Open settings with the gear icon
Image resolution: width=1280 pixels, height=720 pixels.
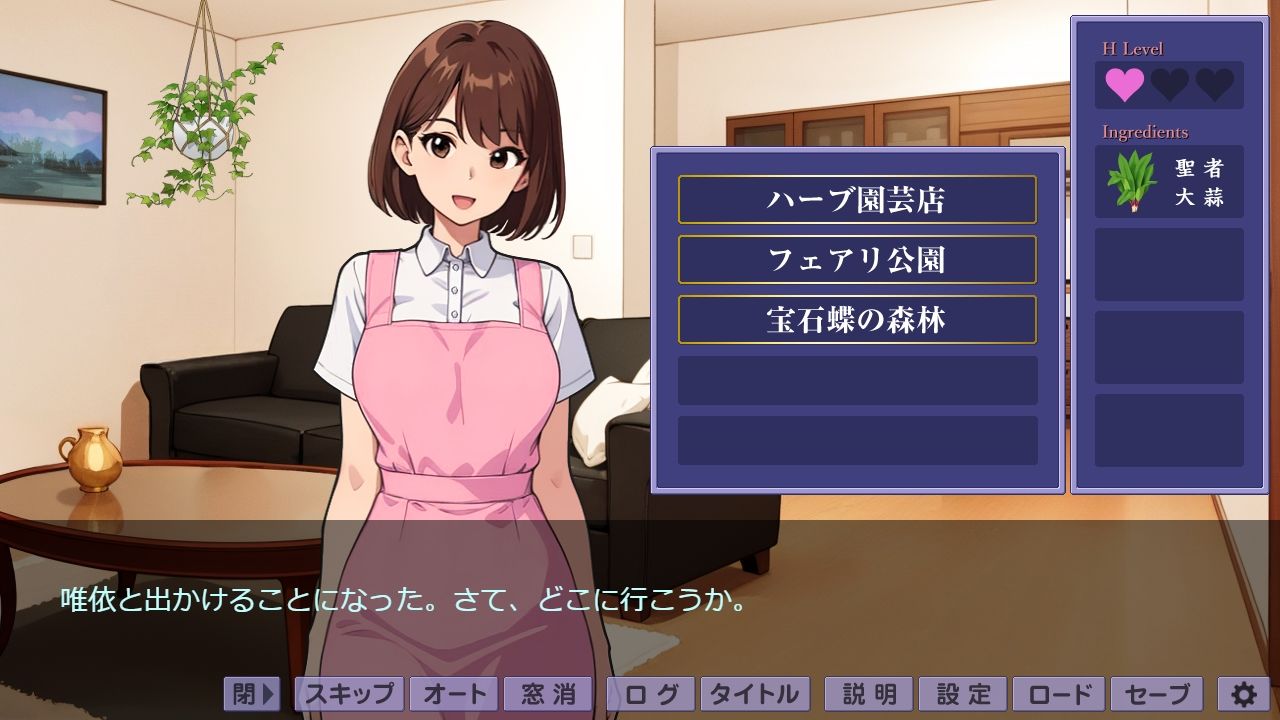[x=1243, y=692]
